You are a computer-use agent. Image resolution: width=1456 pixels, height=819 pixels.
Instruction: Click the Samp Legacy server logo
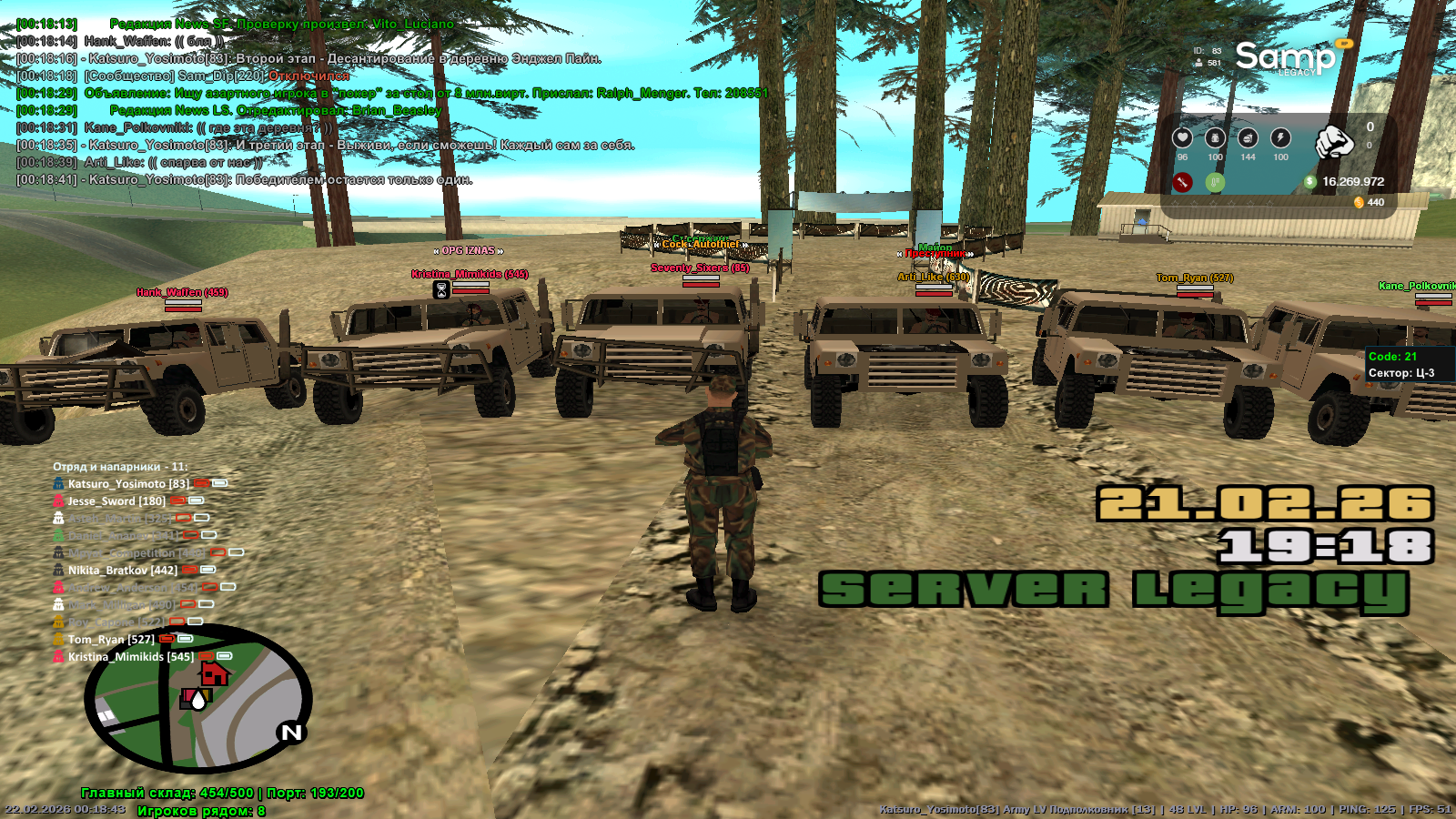coord(1285,58)
